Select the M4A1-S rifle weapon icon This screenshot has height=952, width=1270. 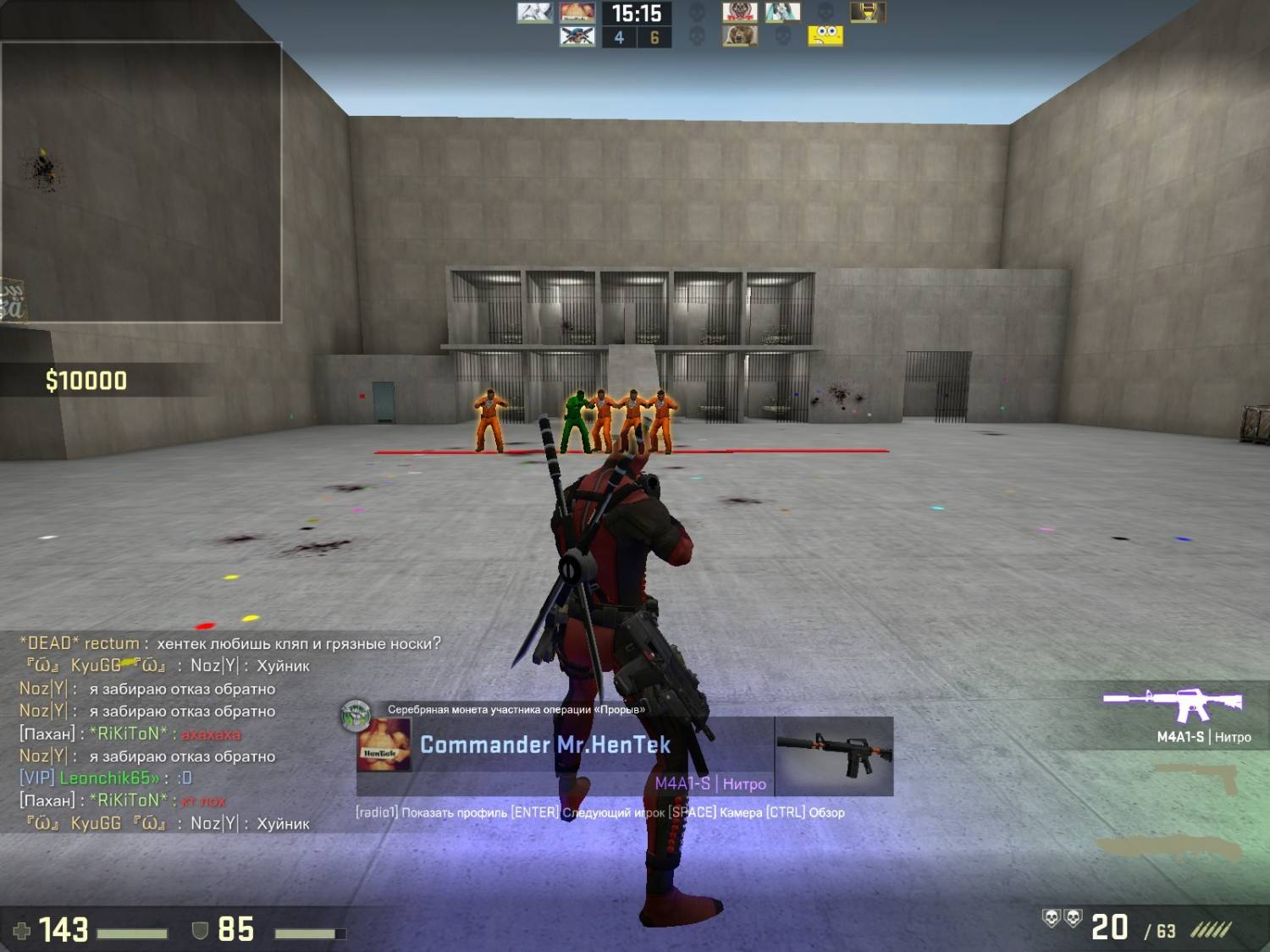pyautogui.click(x=1173, y=704)
